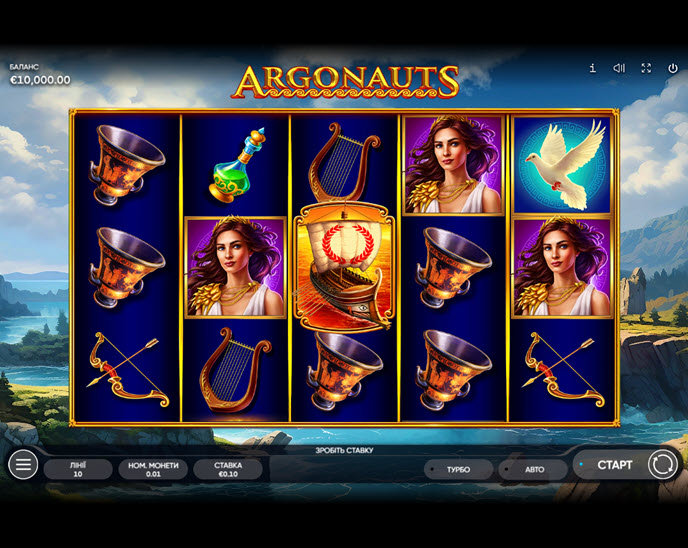Image resolution: width=688 pixels, height=548 pixels.
Task: Exit game with the power icon
Action: click(672, 68)
